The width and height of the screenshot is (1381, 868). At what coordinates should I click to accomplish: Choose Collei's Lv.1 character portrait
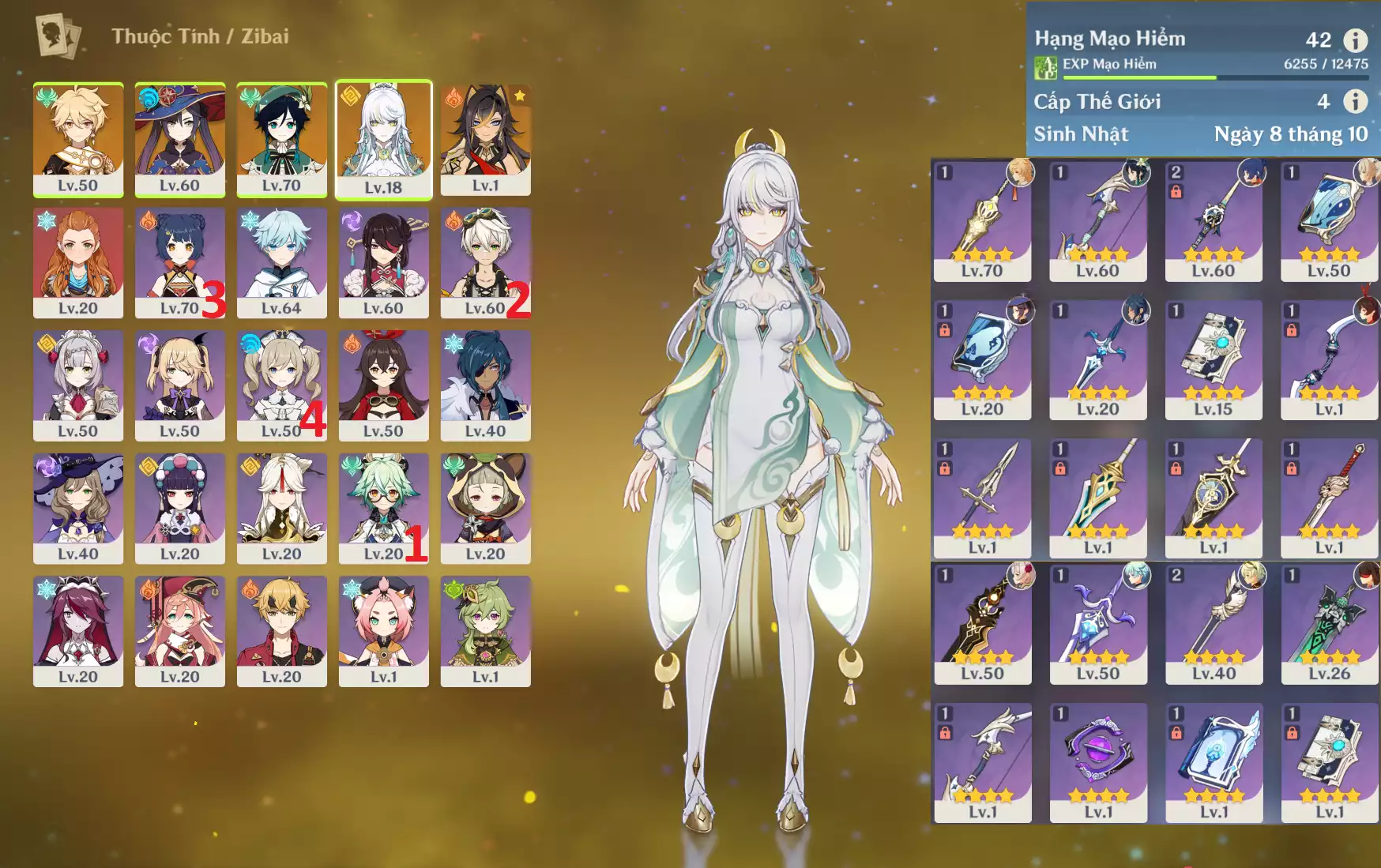486,630
